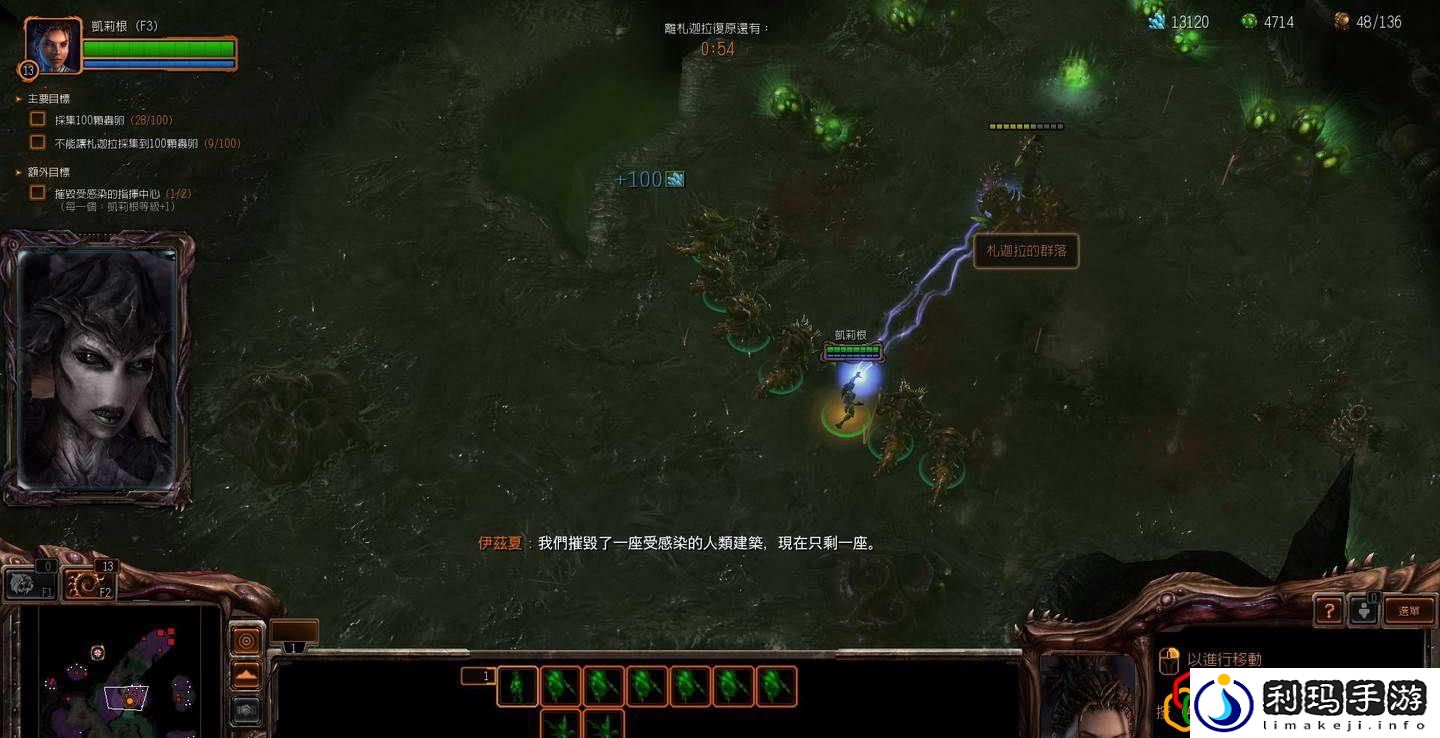The width and height of the screenshot is (1440, 738).
Task: Check the 摧毀受感染的指揮中心 bonus objective box
Action: pos(36,192)
